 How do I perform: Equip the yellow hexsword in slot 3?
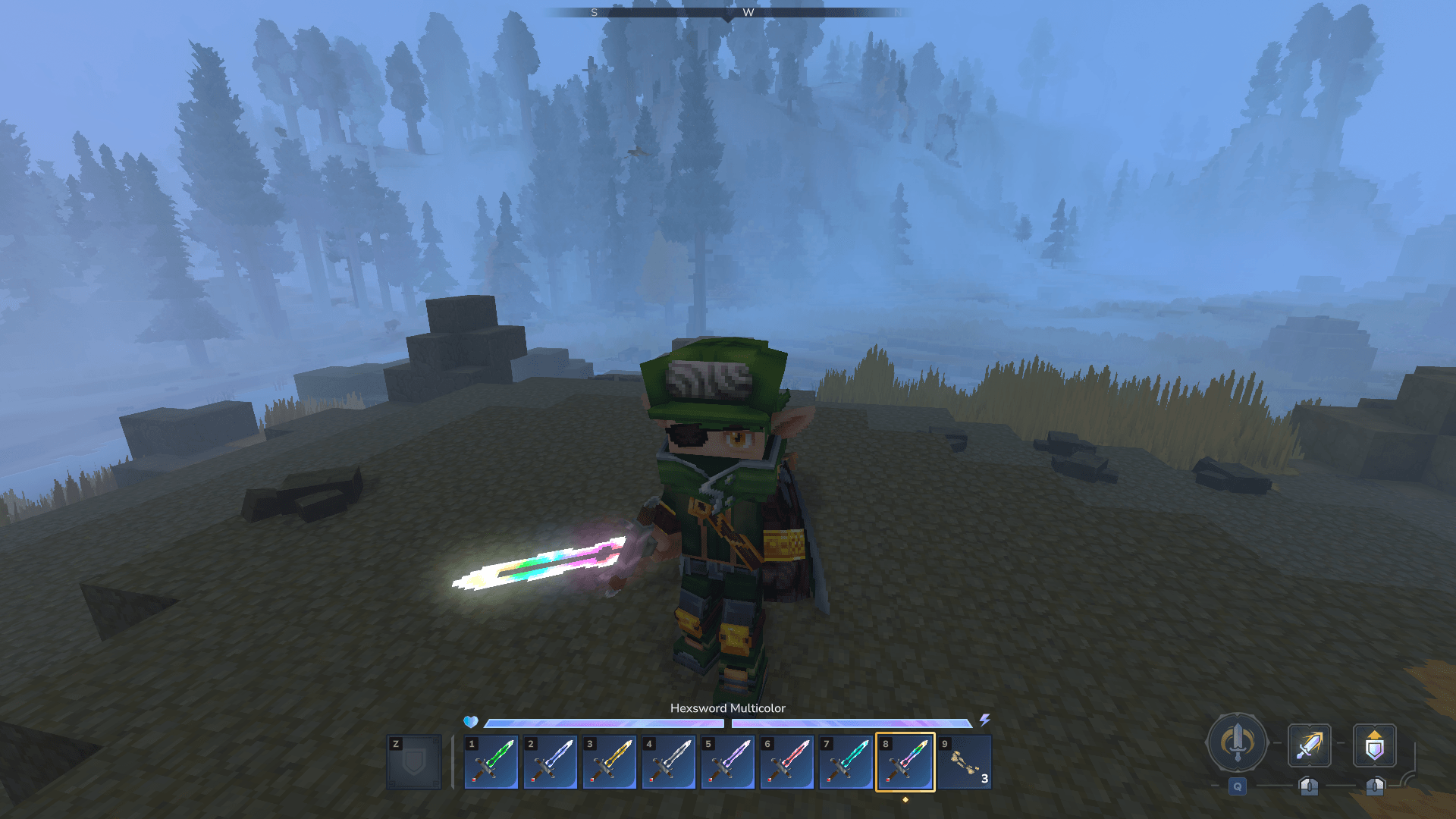(610, 762)
